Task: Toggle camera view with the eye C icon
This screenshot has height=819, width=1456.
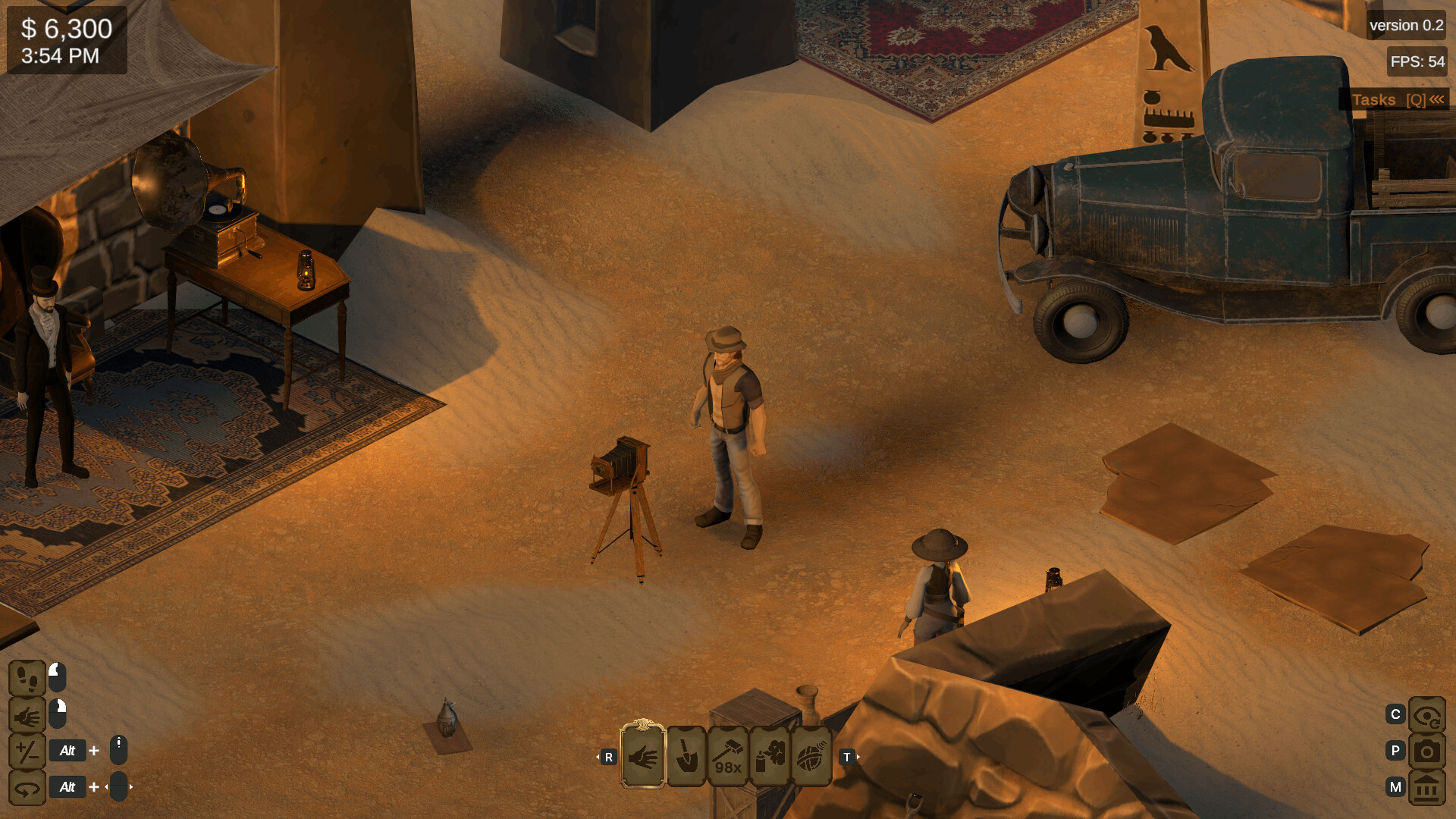Action: tap(1426, 714)
